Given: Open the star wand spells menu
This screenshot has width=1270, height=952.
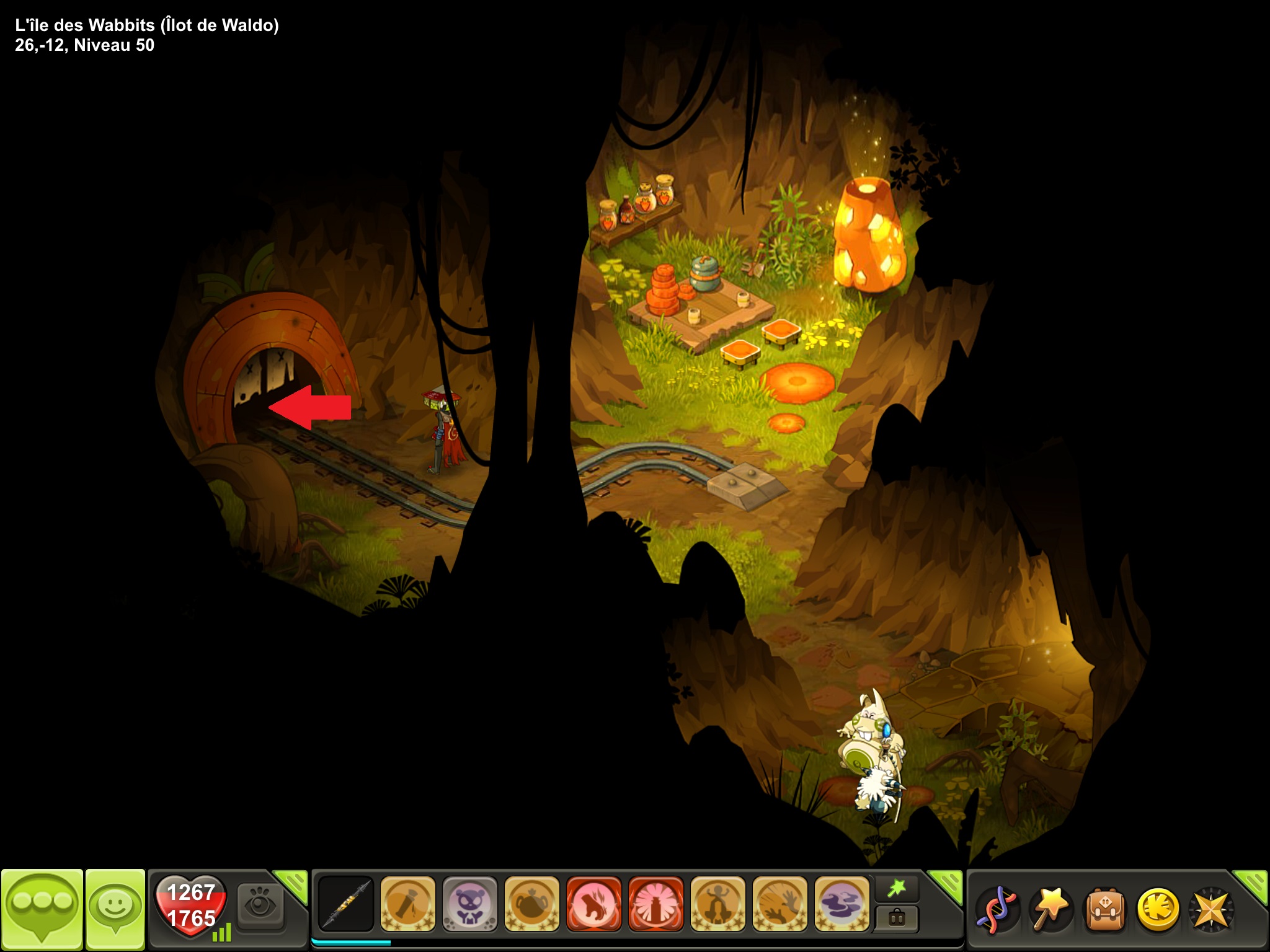Looking at the screenshot, I should coord(1050,910).
